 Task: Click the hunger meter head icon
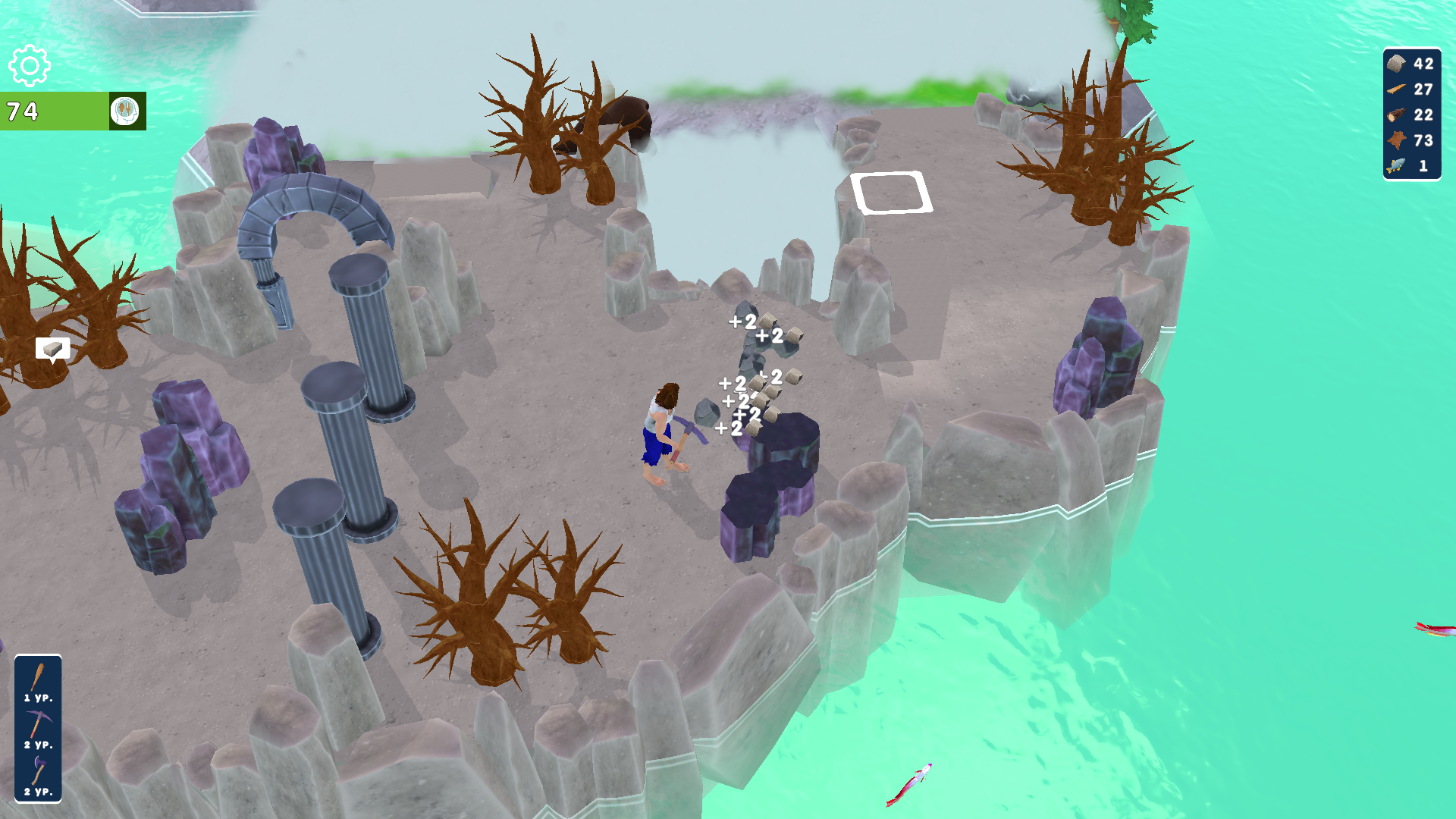(x=126, y=111)
